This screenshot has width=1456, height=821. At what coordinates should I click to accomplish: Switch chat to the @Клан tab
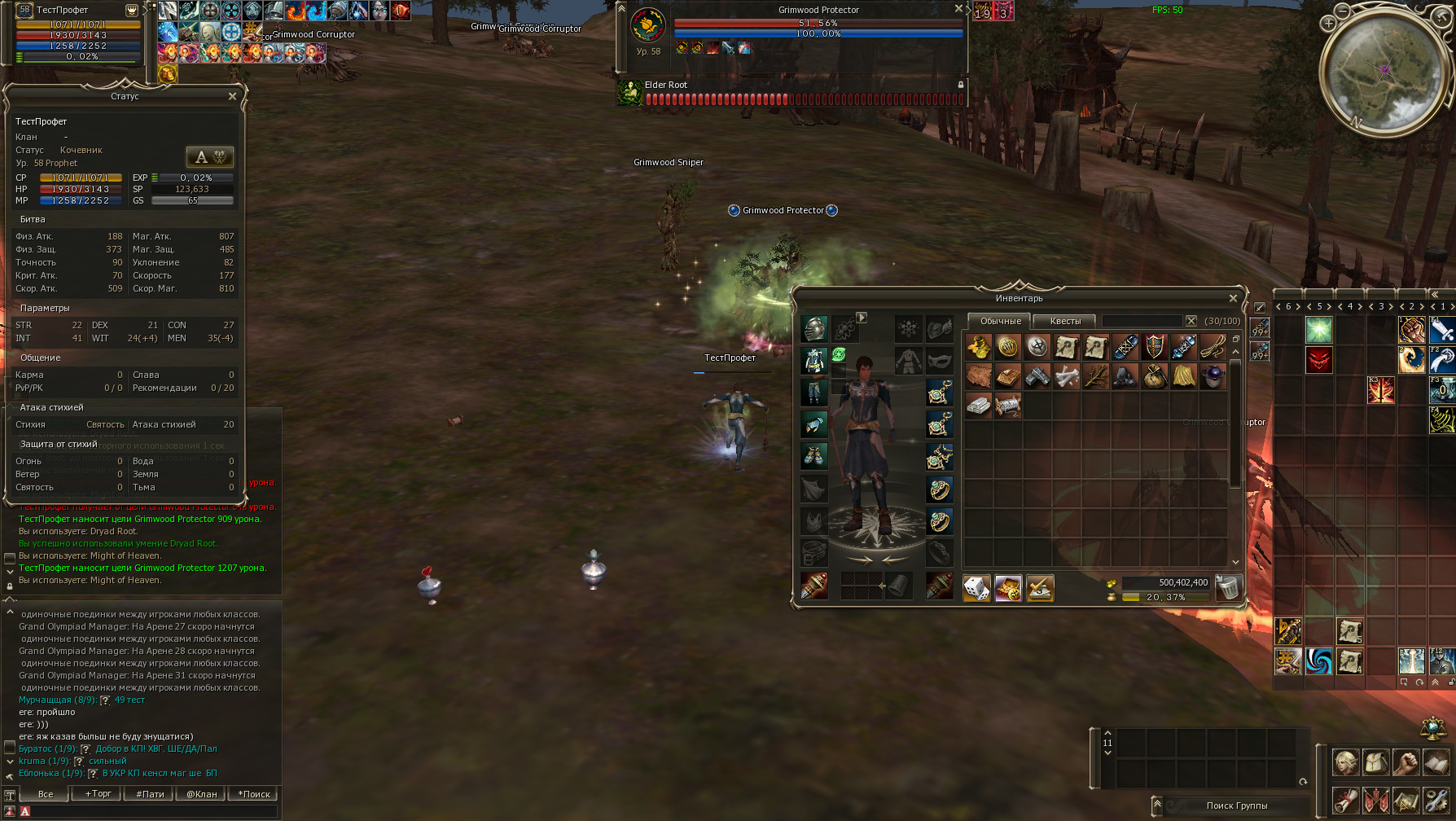pos(201,794)
